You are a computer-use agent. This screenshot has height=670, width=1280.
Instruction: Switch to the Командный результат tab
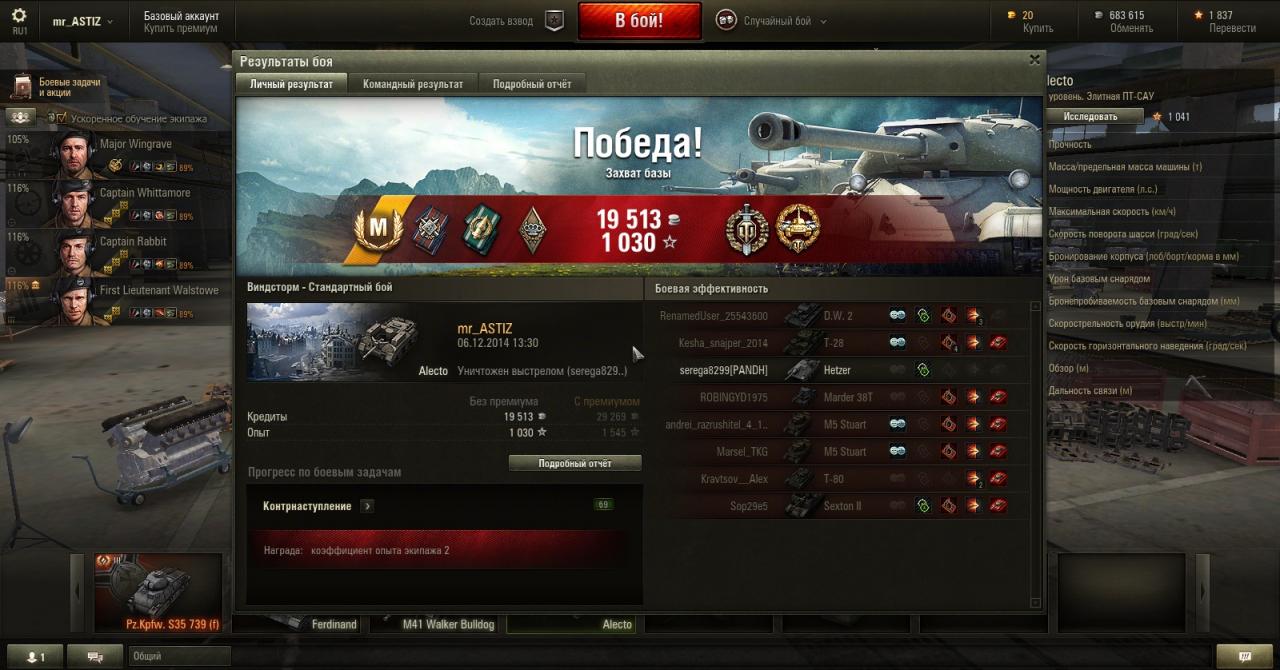pyautogui.click(x=412, y=85)
